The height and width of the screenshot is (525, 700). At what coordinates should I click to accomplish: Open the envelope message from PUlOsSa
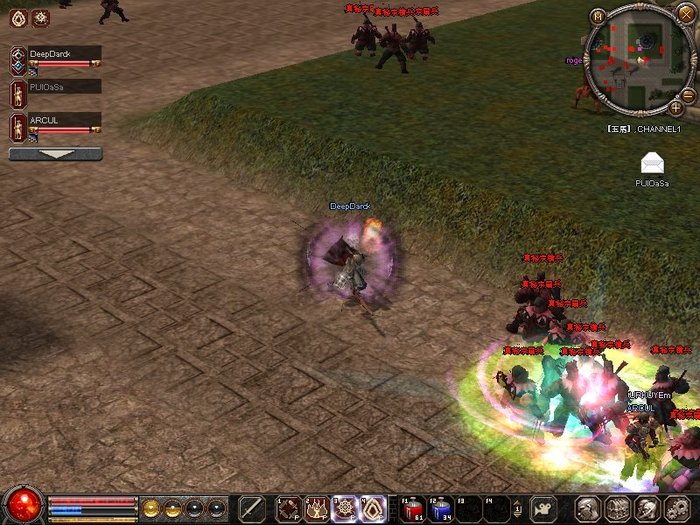[652, 162]
